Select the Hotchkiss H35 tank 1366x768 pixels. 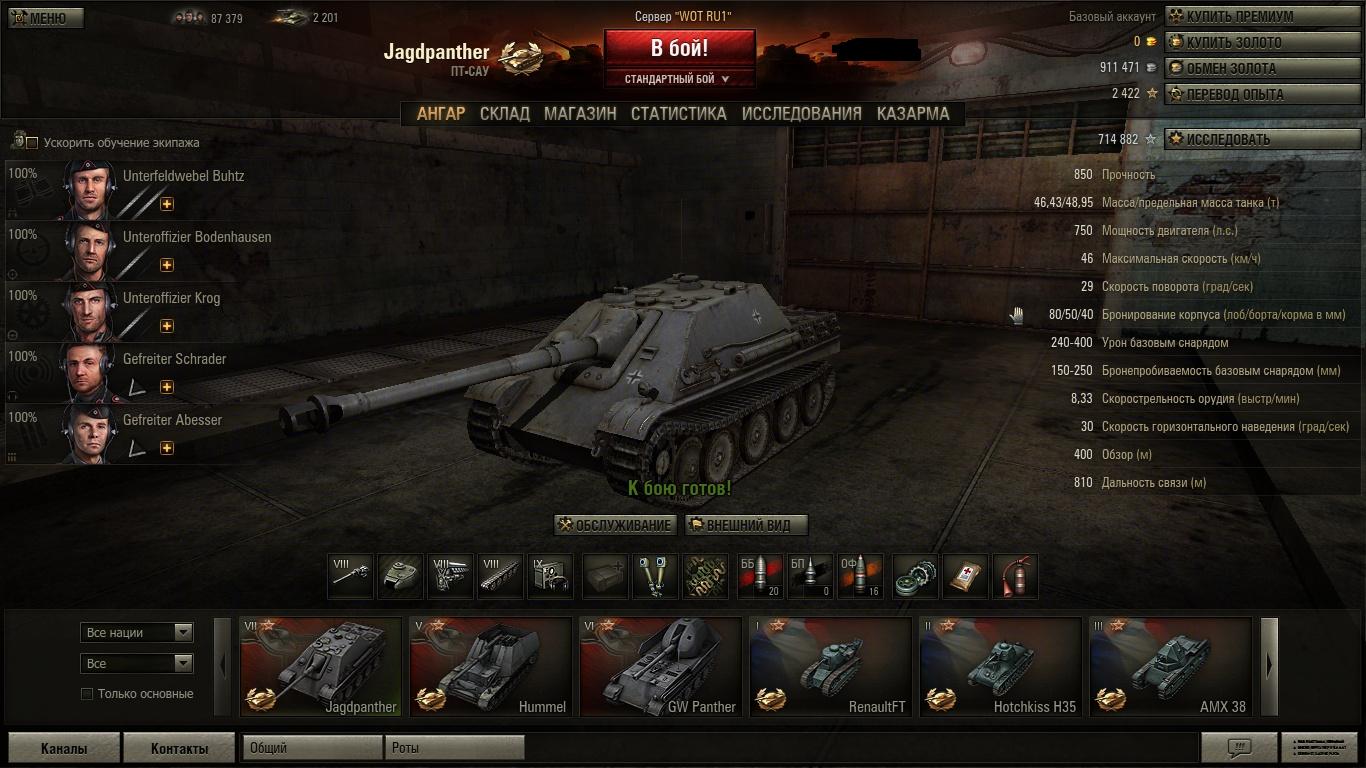point(1000,666)
